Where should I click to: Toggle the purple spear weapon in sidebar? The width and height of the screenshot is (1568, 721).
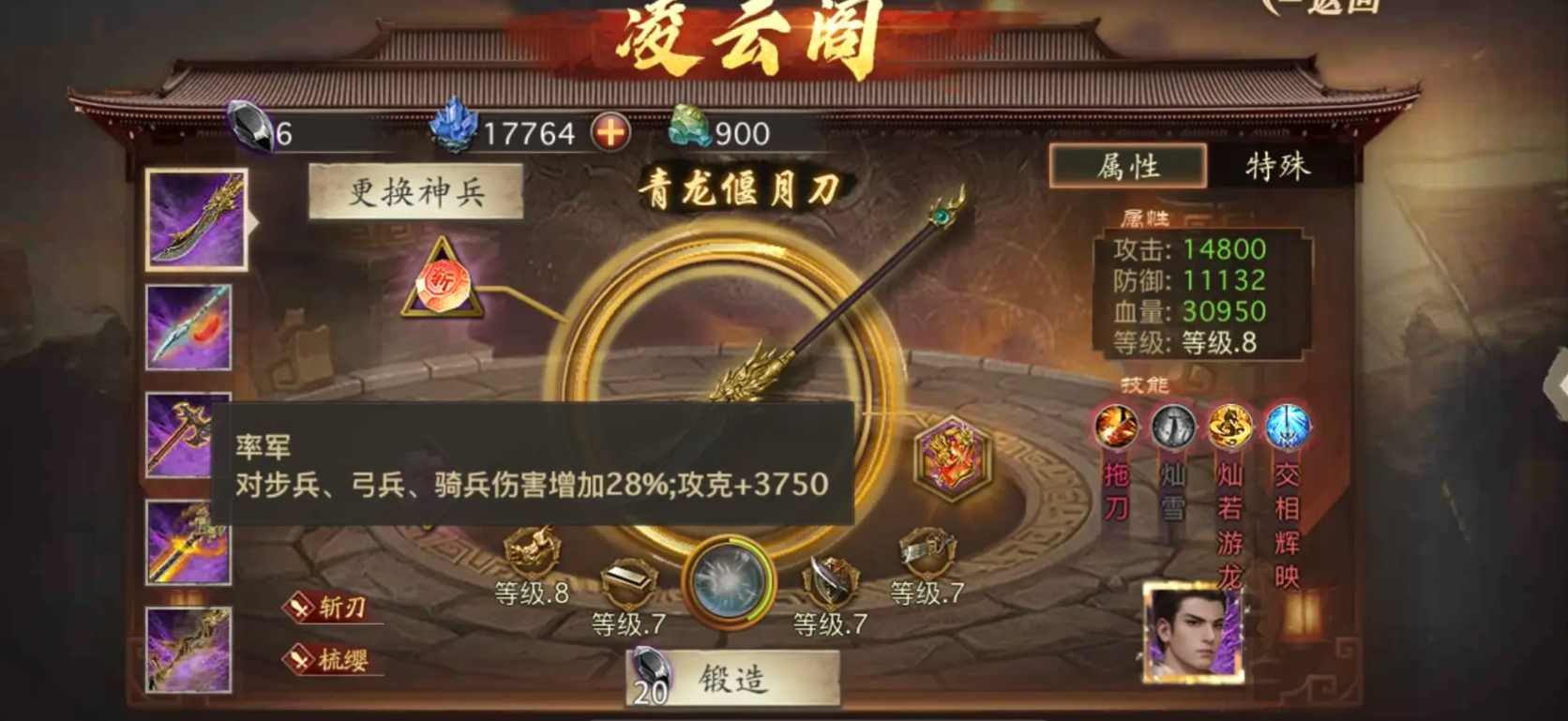click(188, 327)
